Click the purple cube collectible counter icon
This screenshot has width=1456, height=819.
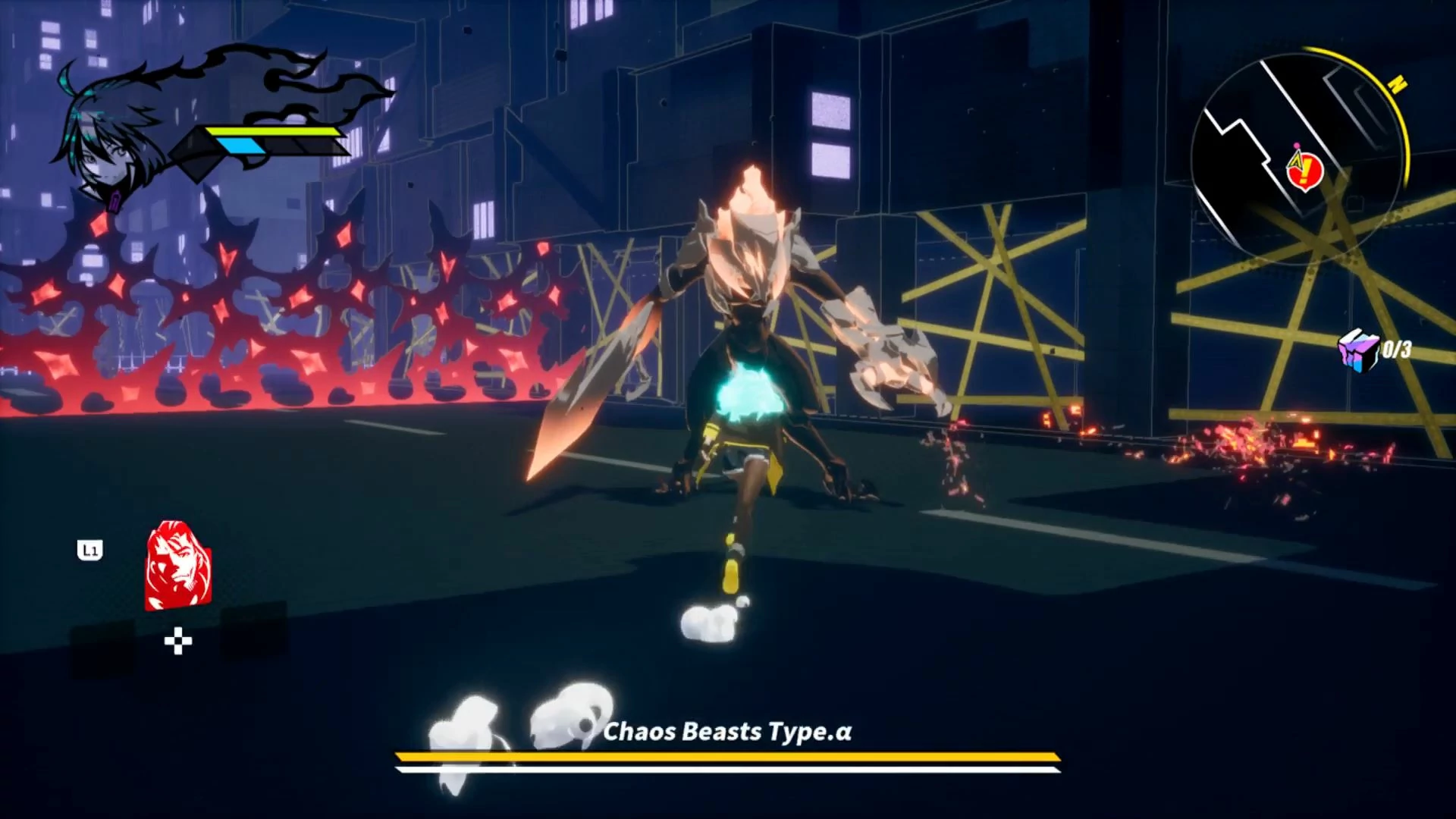(x=1358, y=351)
